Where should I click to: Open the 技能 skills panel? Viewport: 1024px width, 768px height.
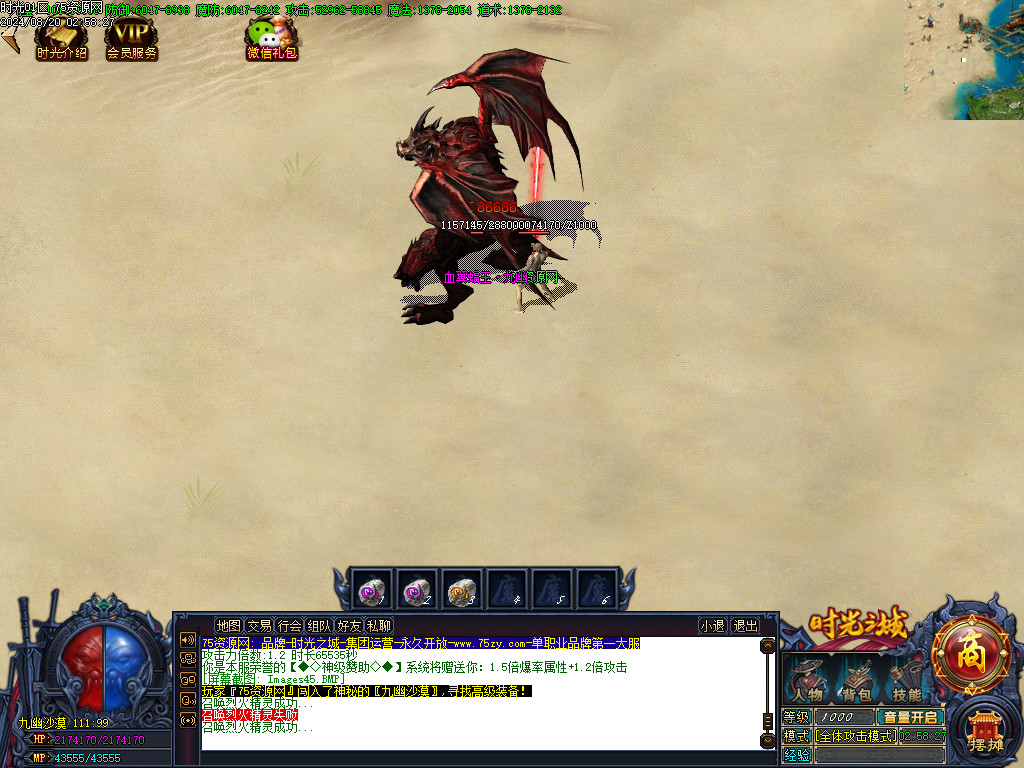906,681
